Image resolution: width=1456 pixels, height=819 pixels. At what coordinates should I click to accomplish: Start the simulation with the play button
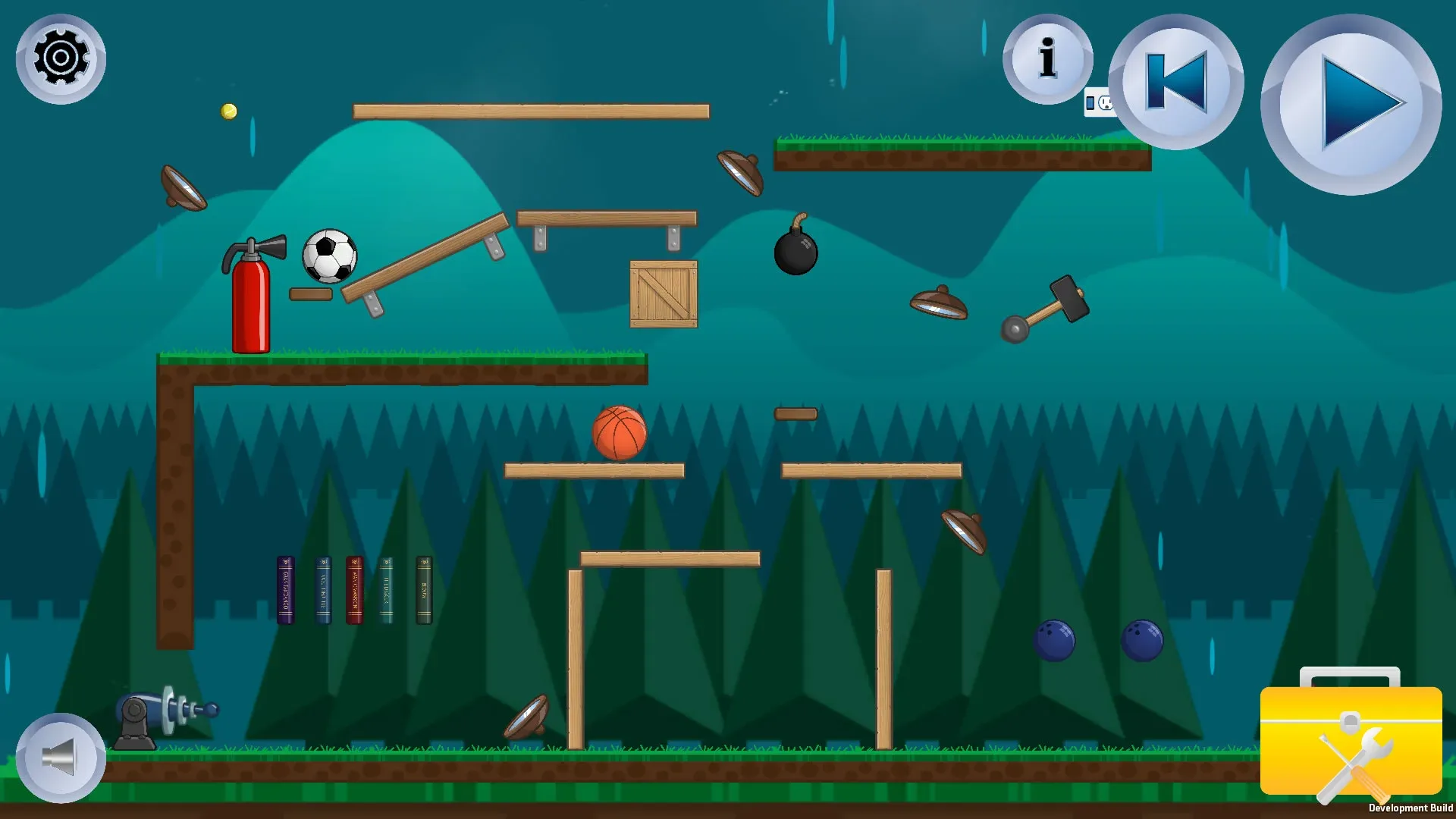1351,104
